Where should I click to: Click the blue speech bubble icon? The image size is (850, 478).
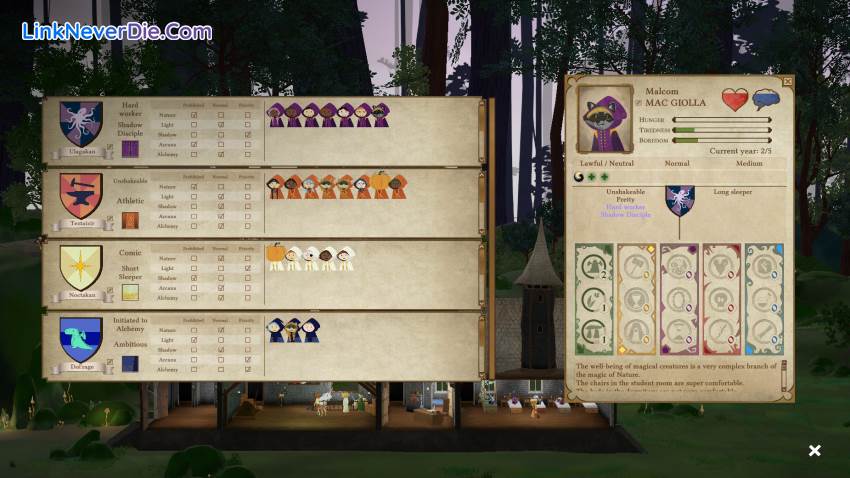766,100
